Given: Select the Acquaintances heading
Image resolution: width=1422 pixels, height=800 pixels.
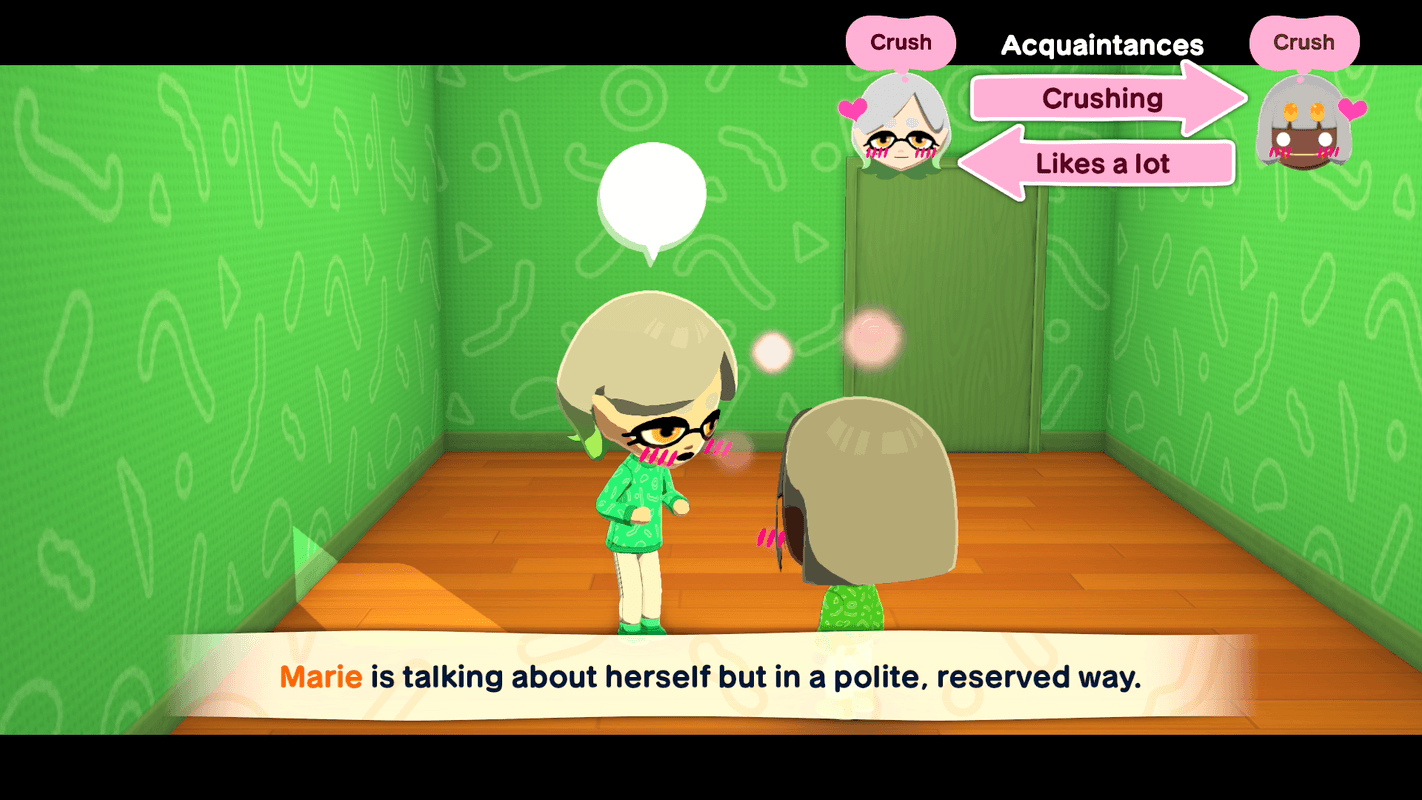Looking at the screenshot, I should 1102,45.
